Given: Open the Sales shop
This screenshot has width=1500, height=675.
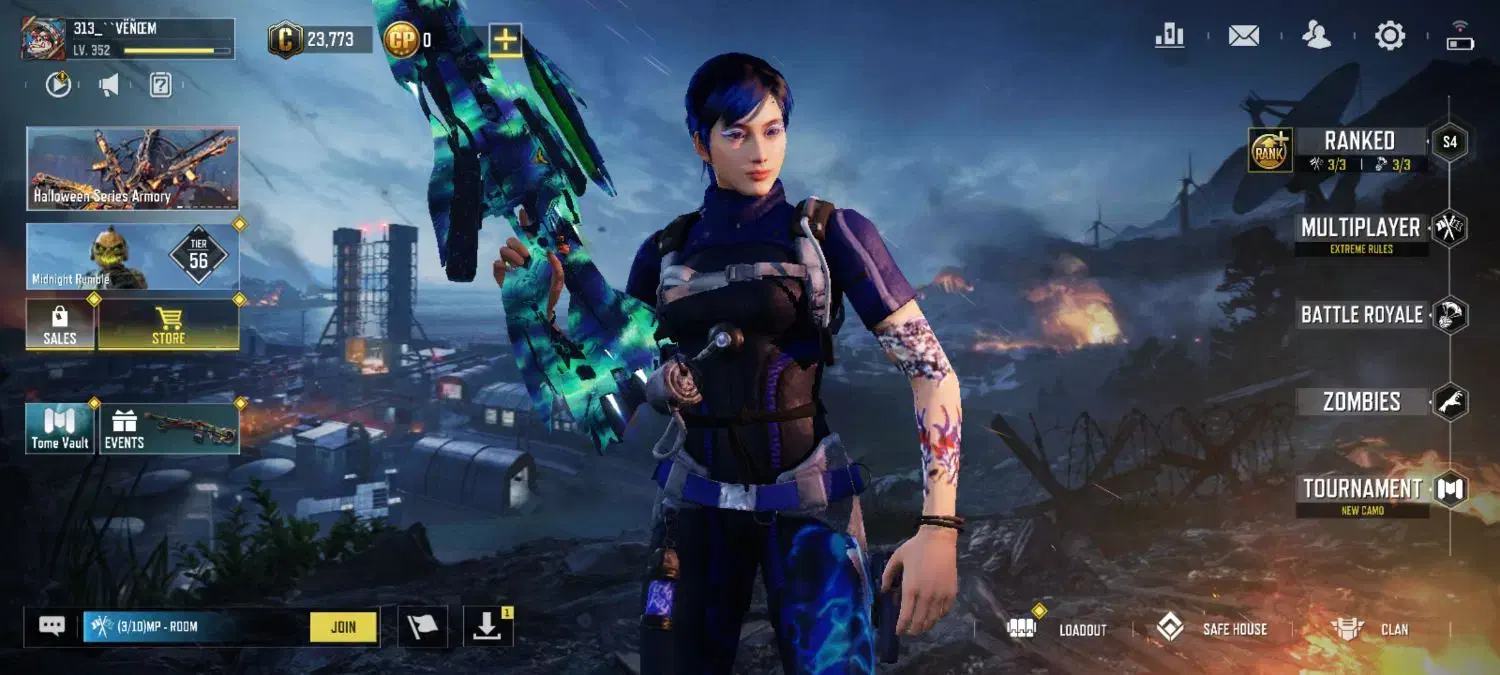Looking at the screenshot, I should coord(60,325).
